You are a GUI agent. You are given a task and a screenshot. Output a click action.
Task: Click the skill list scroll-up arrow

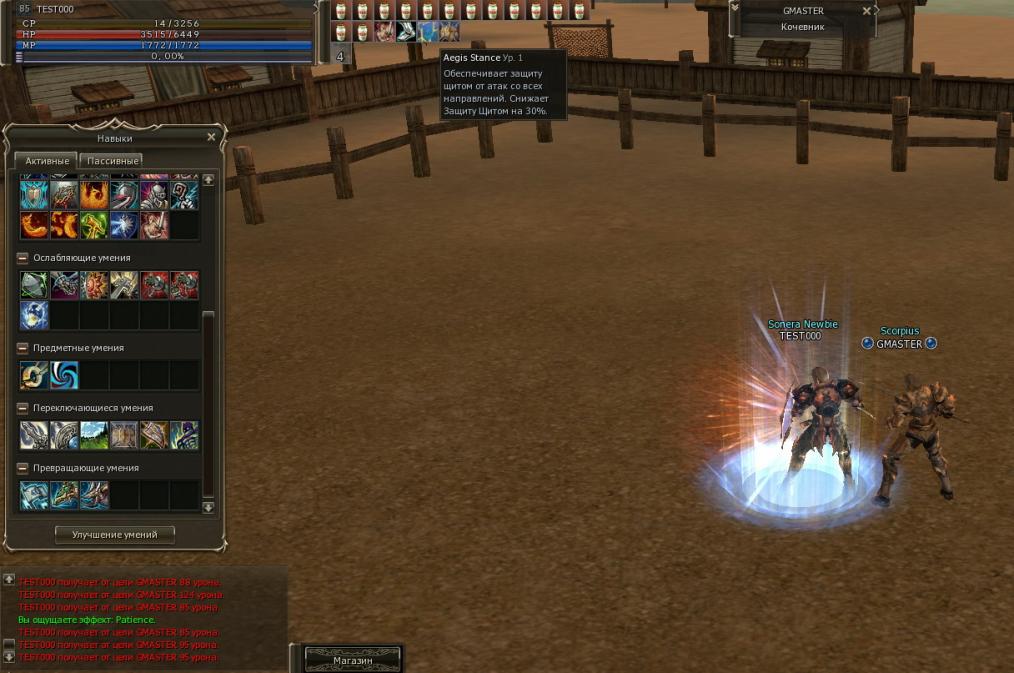tap(208, 180)
